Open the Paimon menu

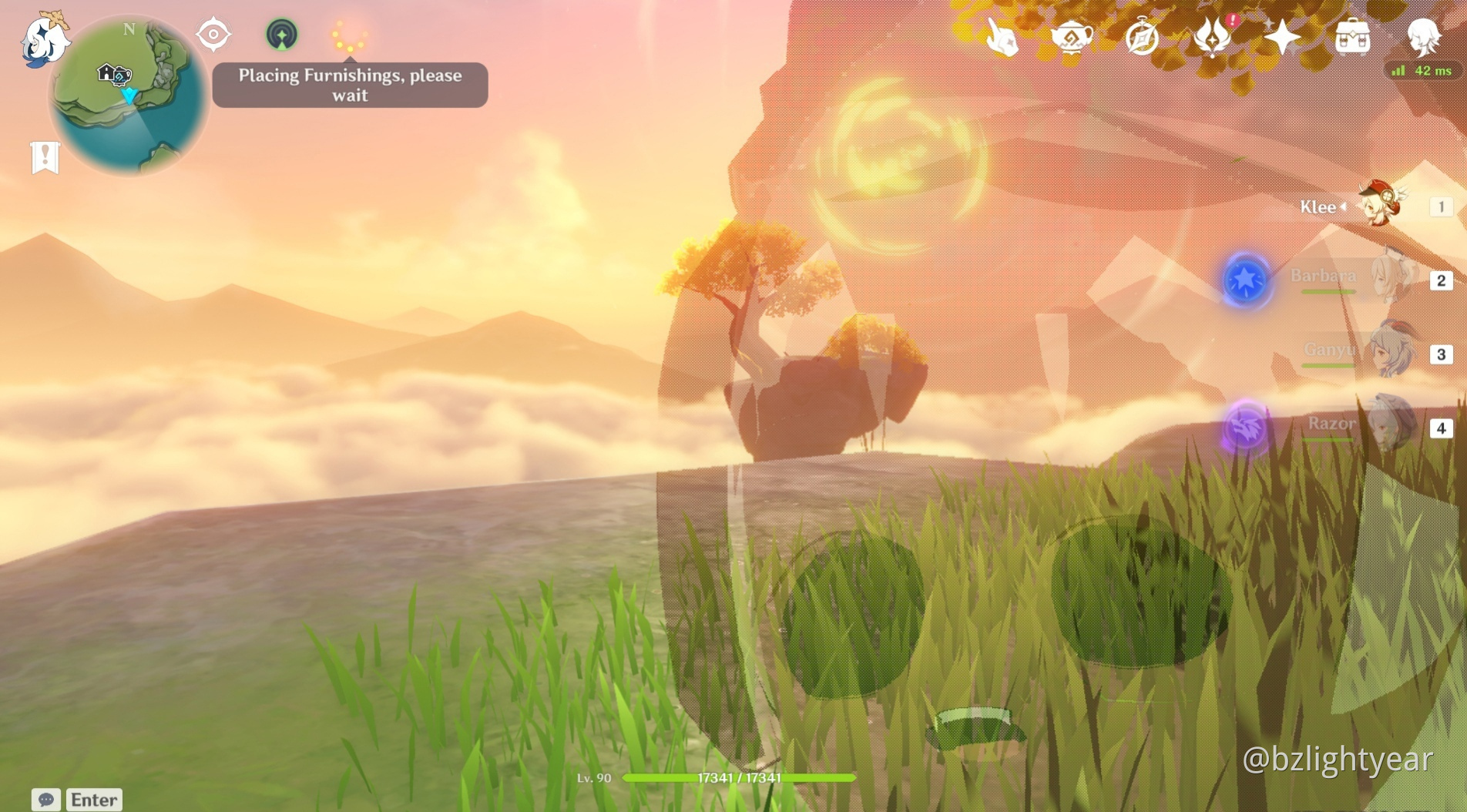[43, 40]
